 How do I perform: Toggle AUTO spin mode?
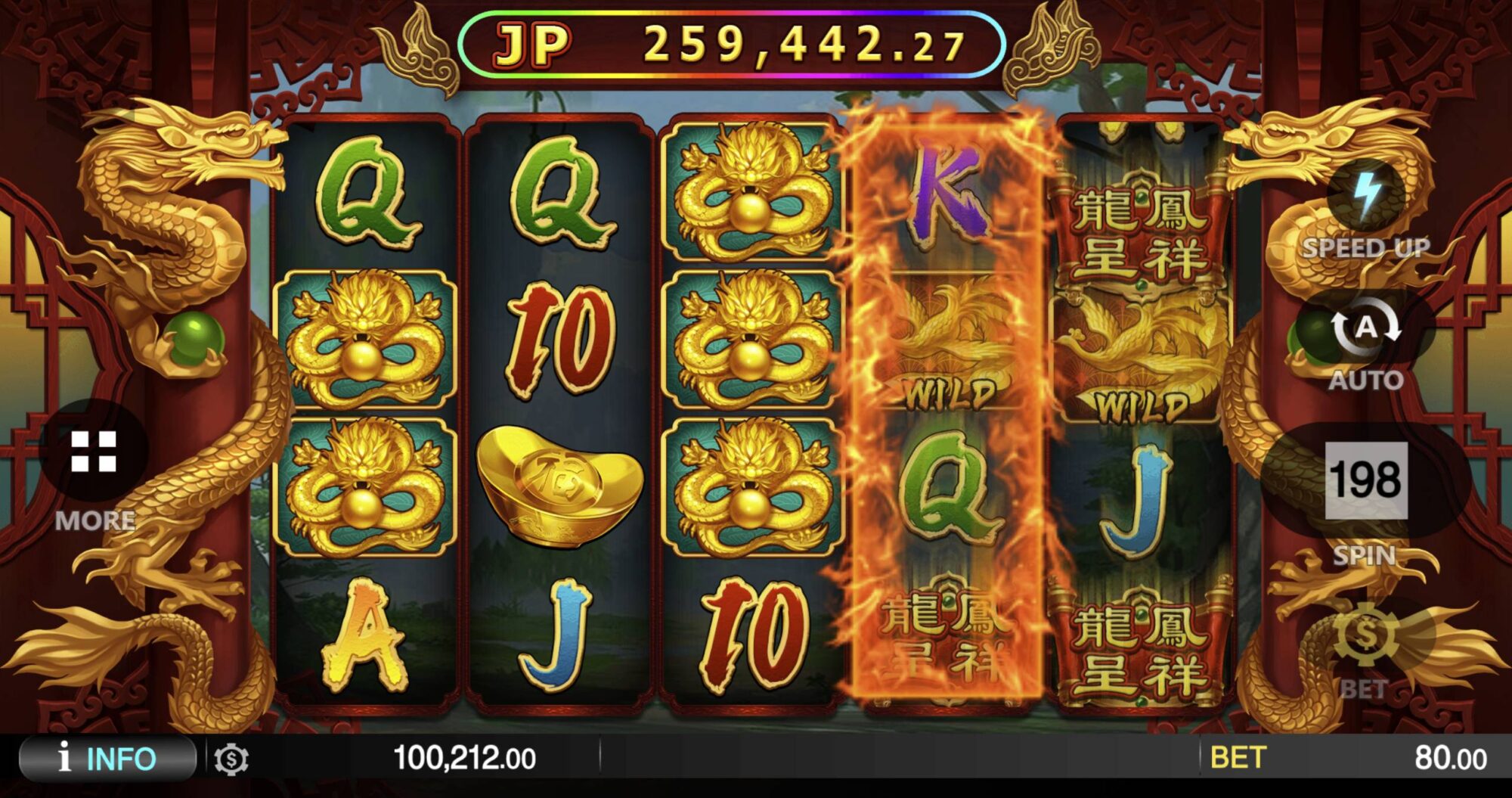pyautogui.click(x=1365, y=330)
